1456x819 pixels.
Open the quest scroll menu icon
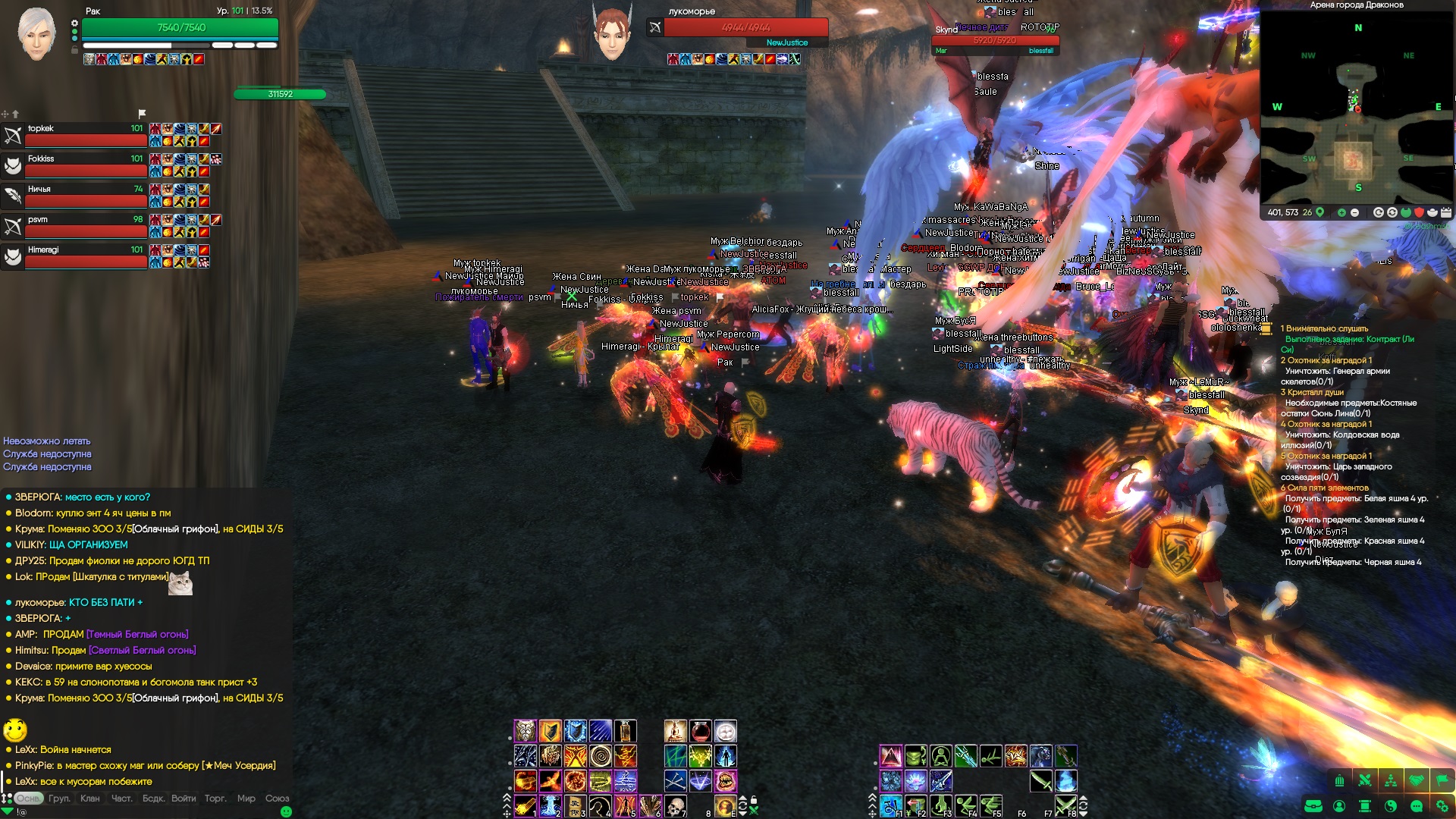[1365, 806]
